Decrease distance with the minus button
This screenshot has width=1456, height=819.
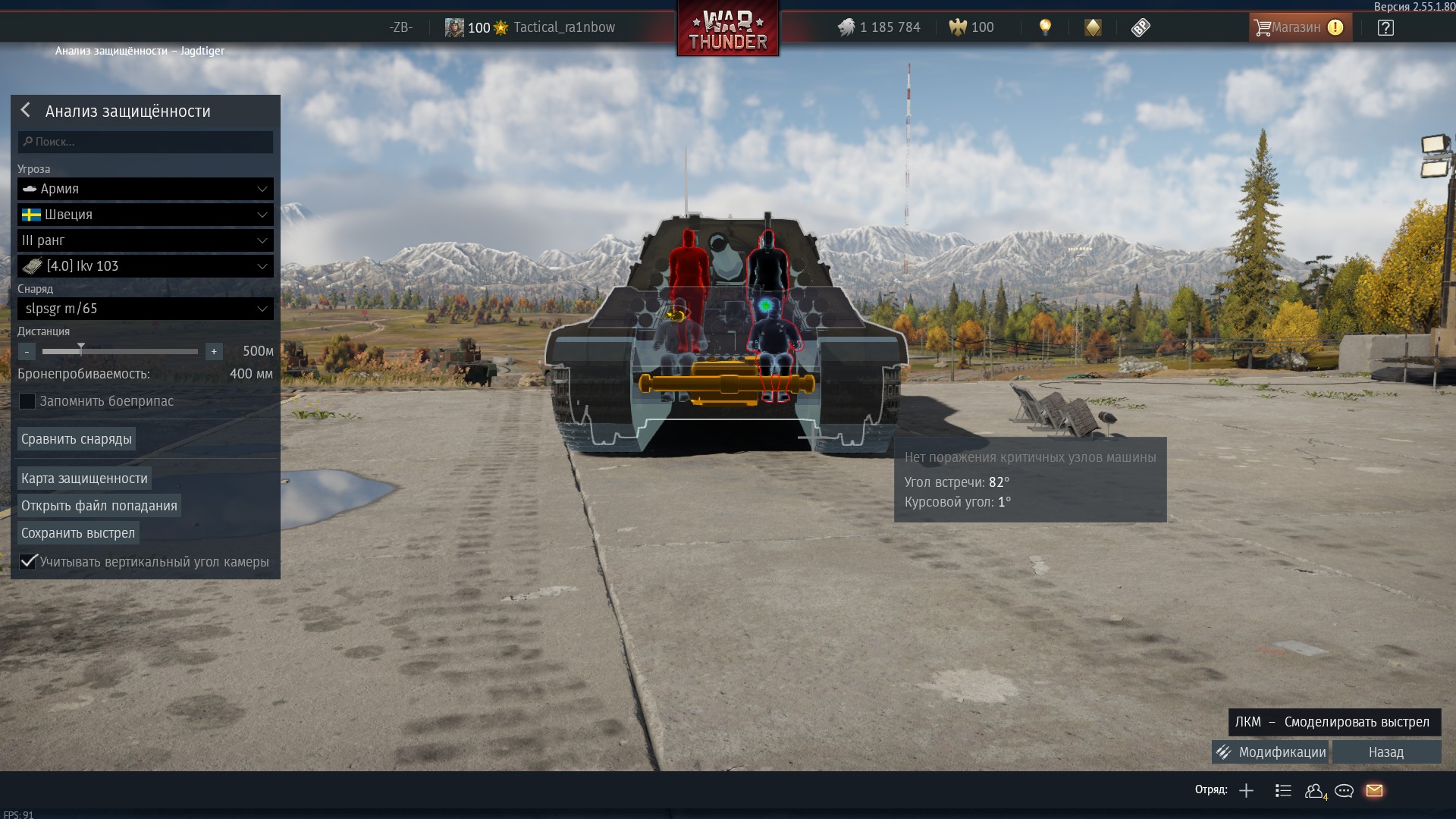[27, 352]
